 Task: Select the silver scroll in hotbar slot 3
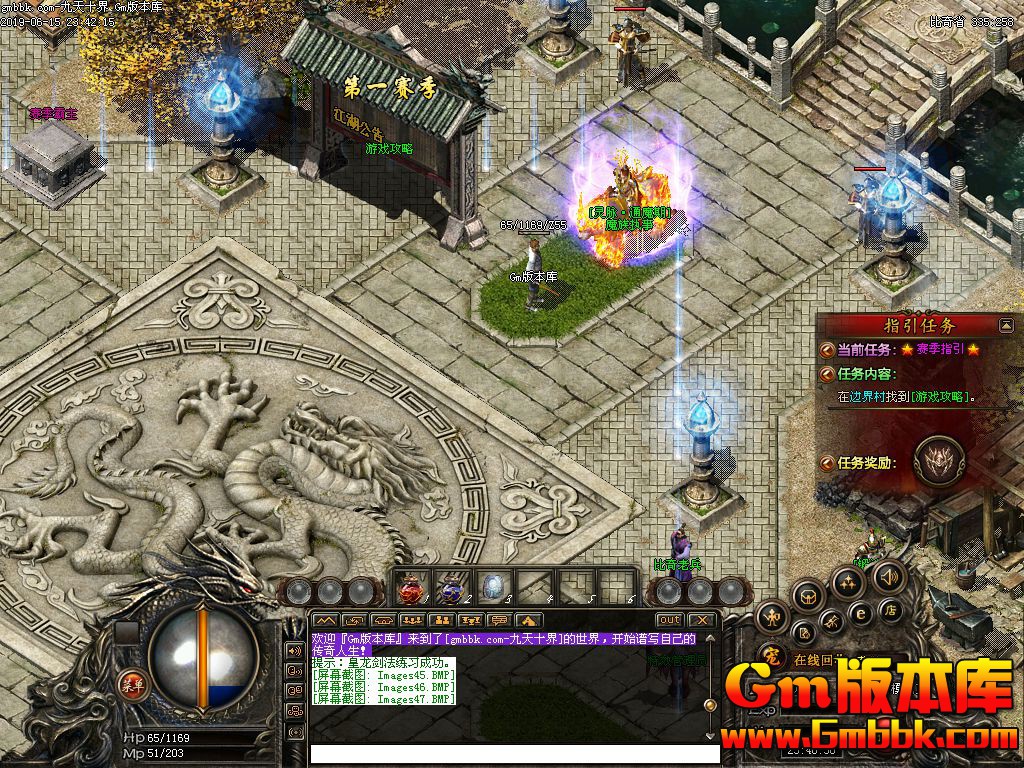[495, 588]
